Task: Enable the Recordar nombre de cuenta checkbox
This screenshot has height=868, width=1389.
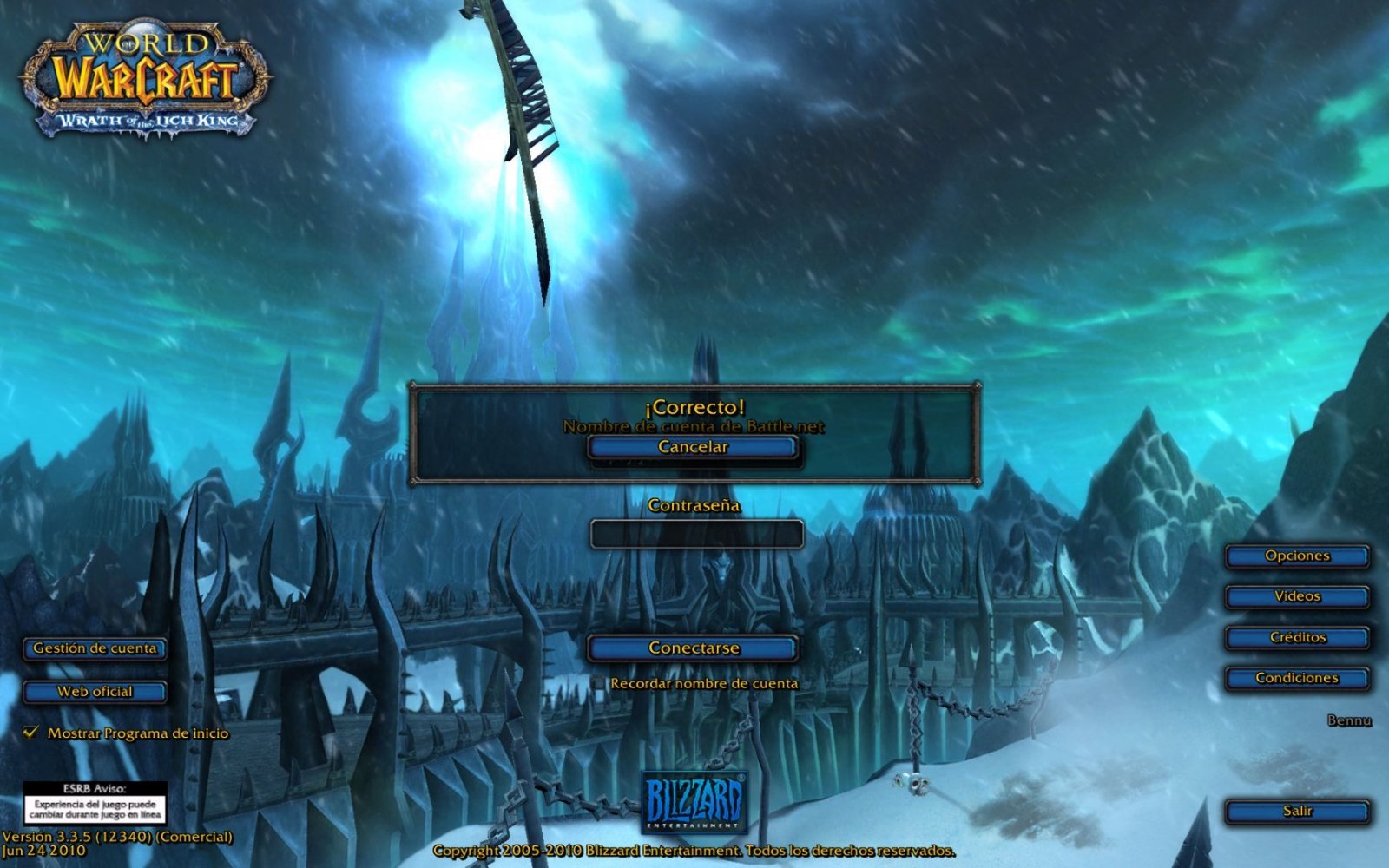Action: pyautogui.click(x=599, y=683)
